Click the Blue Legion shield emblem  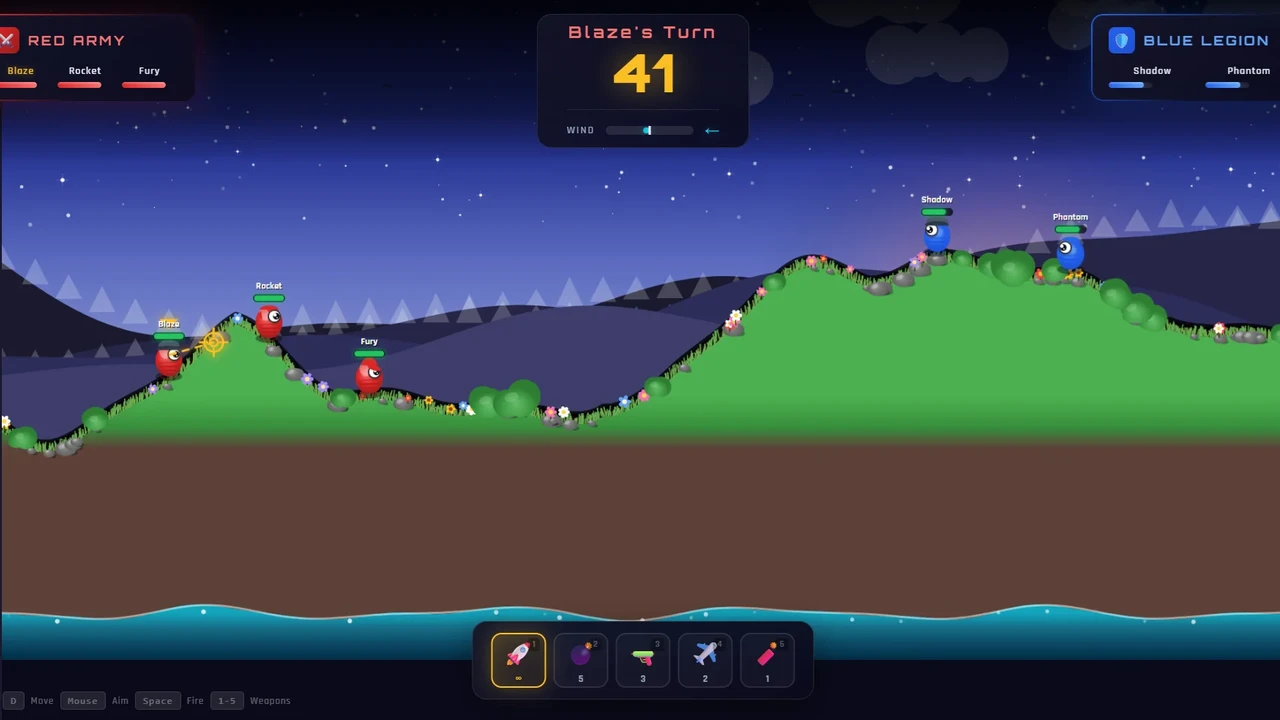point(1121,40)
